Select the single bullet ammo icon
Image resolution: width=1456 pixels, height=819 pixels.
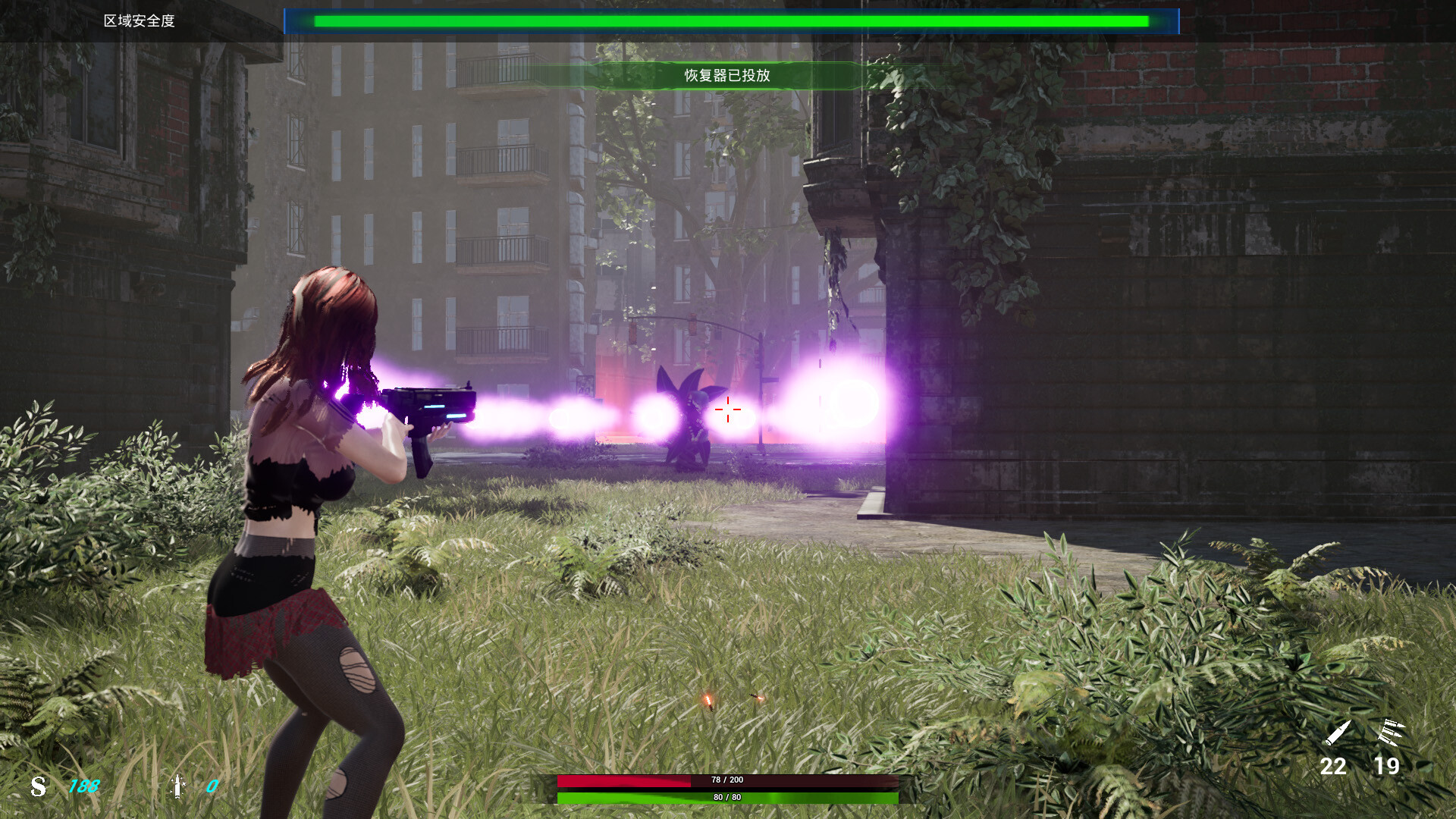pos(1339,734)
